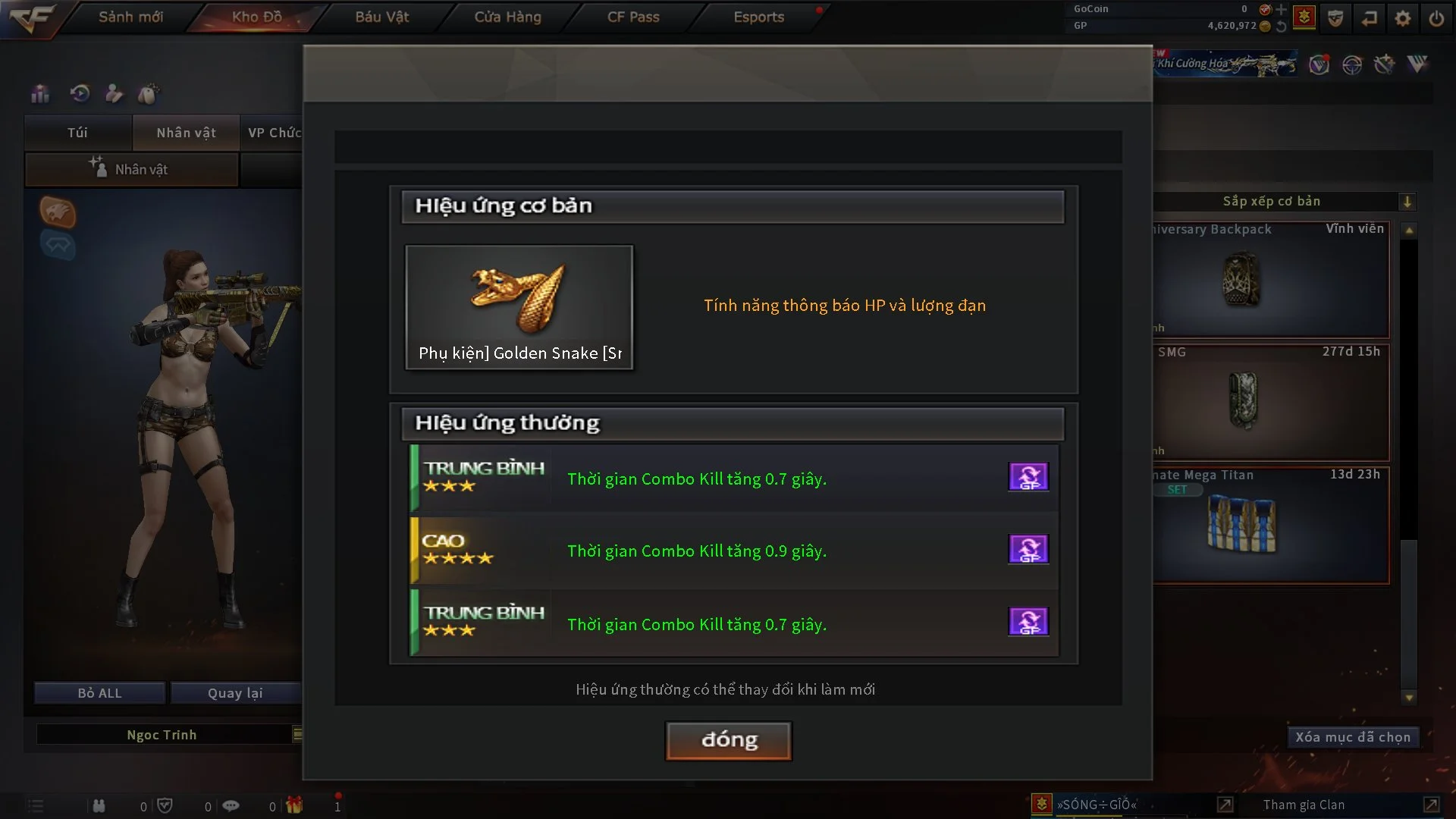Open the Sảnh mới tab
Image resolution: width=1456 pixels, height=819 pixels.
[x=130, y=17]
